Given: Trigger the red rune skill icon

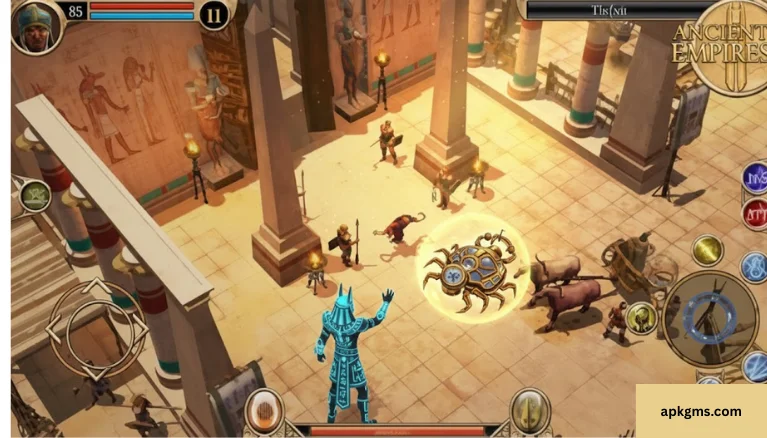Looking at the screenshot, I should point(755,213).
